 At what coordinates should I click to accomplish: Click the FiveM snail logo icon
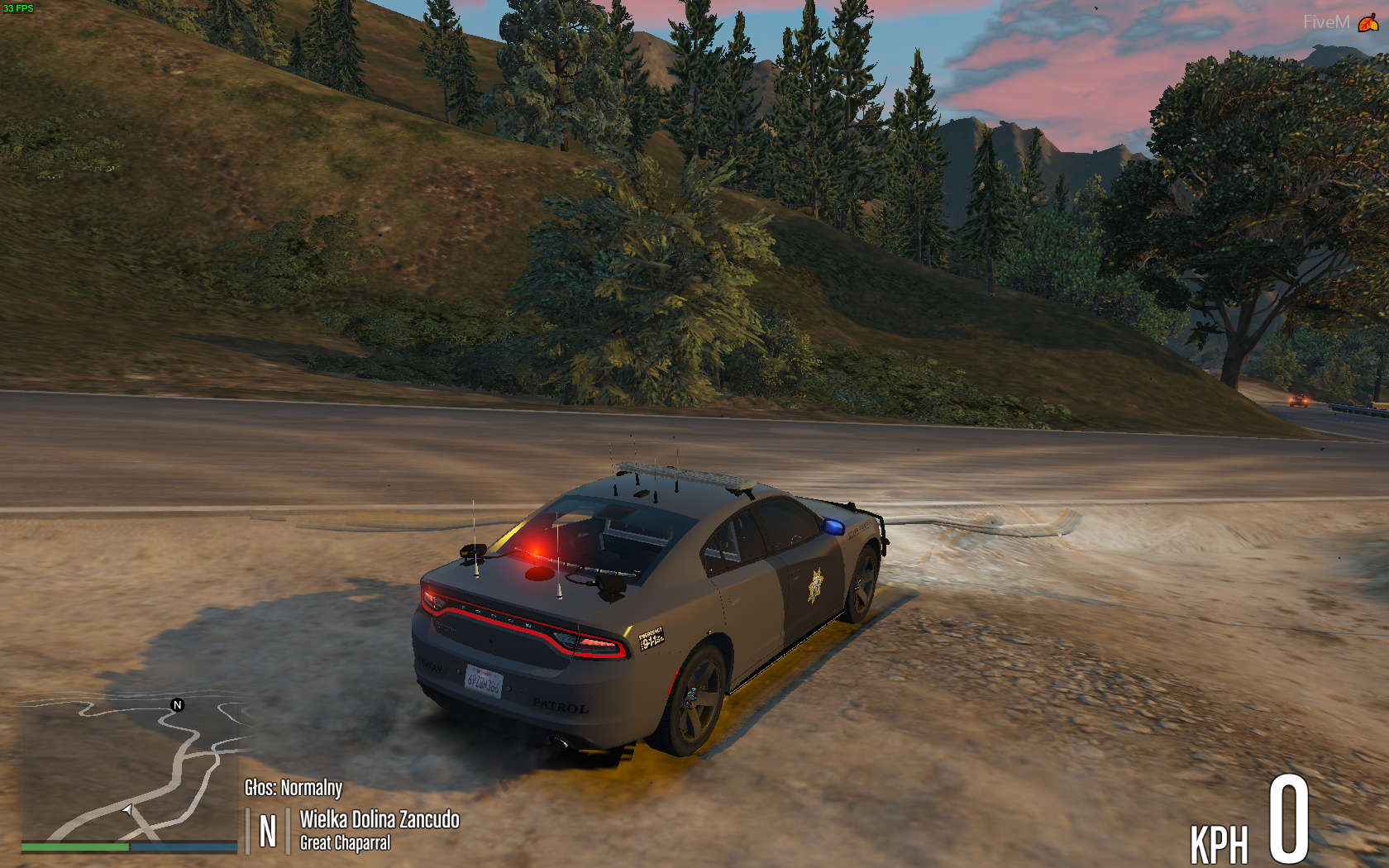1368,22
